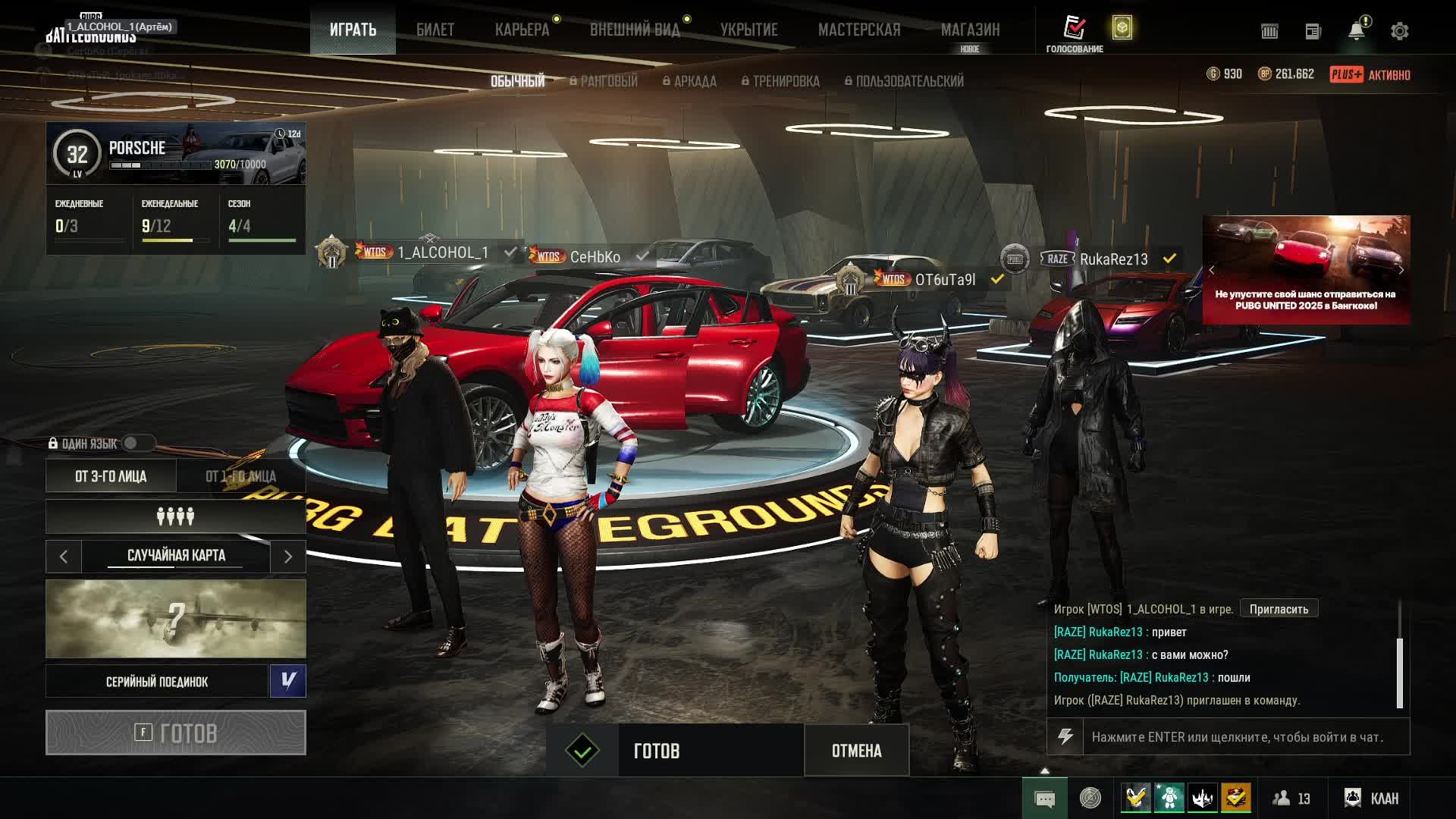The height and width of the screenshot is (819, 1456).
Task: Choose next map with right arrow
Action: [x=288, y=557]
